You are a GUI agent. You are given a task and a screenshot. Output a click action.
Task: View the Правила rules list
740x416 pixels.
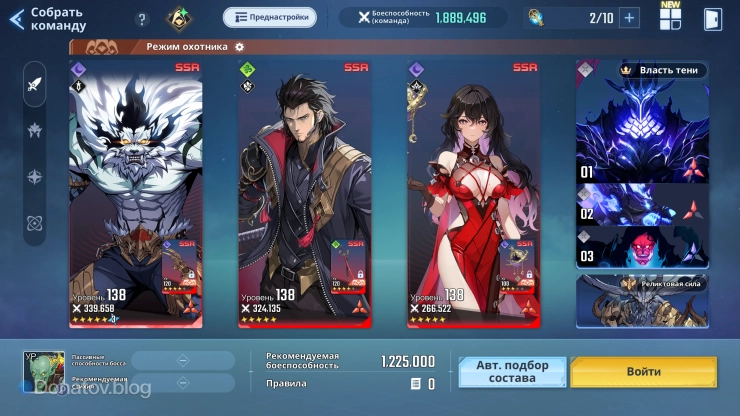(423, 384)
